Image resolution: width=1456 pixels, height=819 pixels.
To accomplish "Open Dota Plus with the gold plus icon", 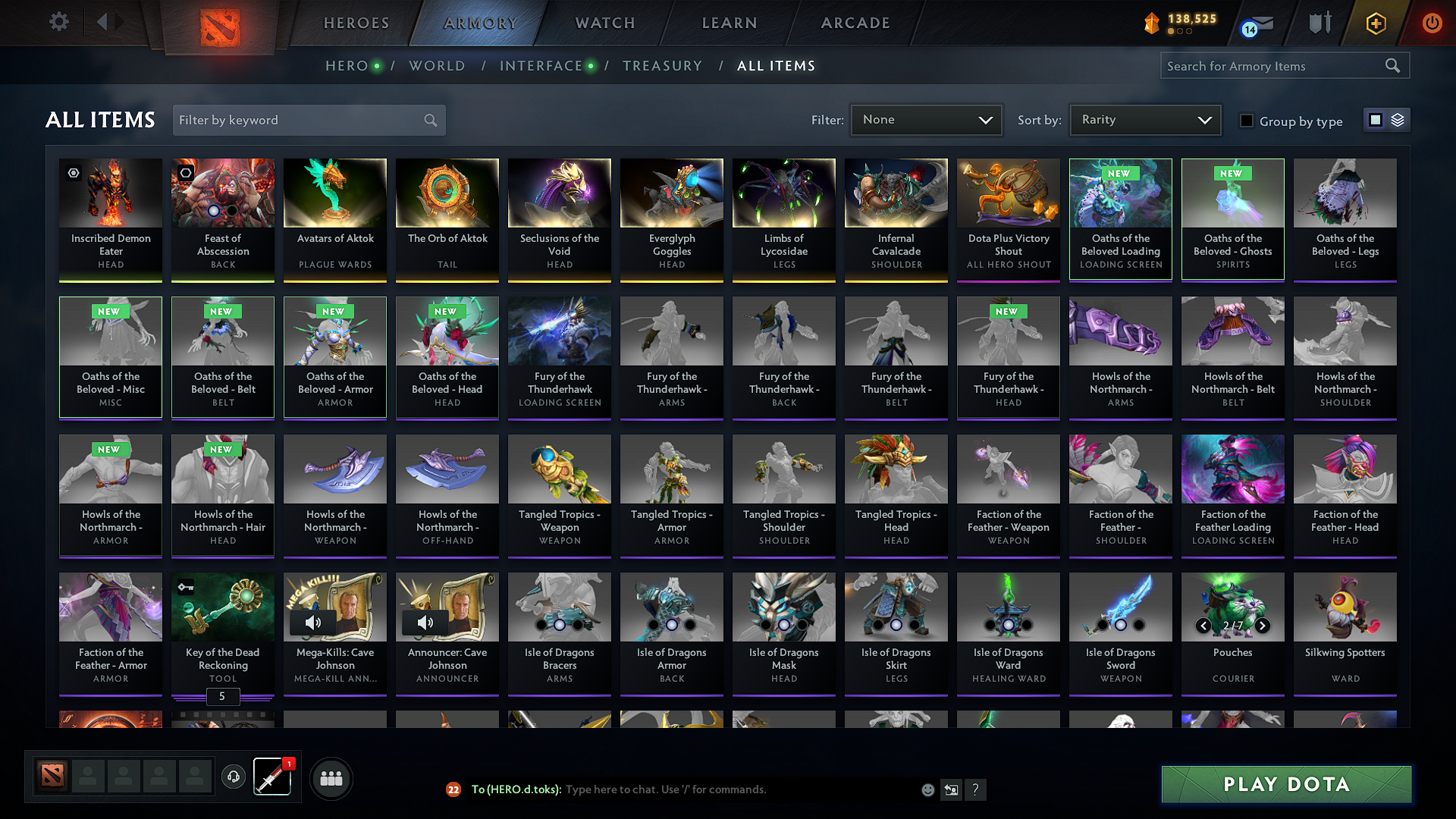I will click(1375, 24).
